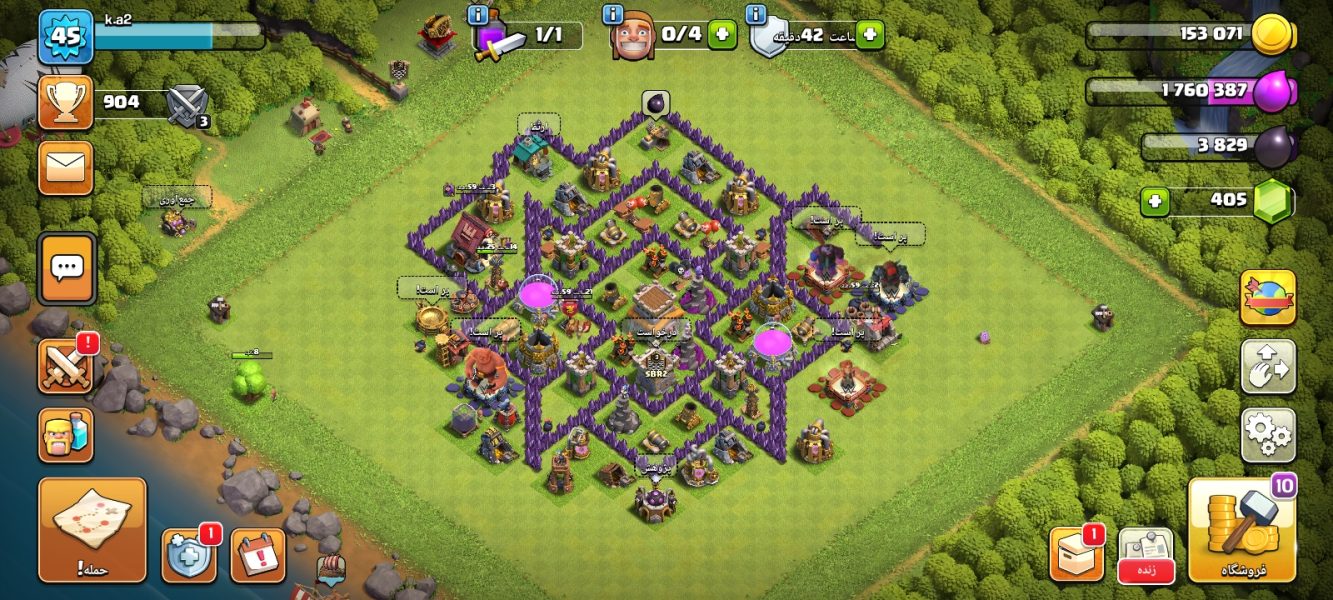Open the box icon with notification badge
The height and width of the screenshot is (600, 1333).
click(1076, 554)
